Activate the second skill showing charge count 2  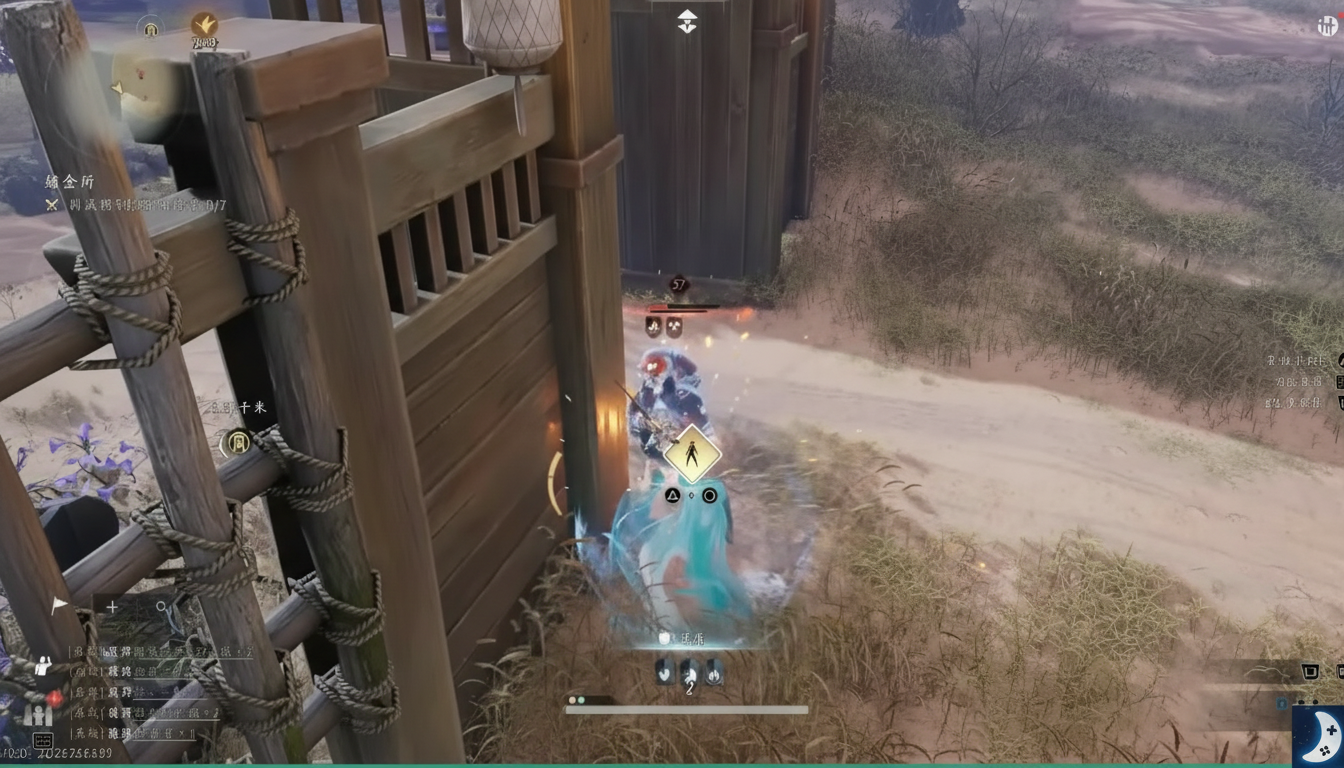pyautogui.click(x=690, y=673)
